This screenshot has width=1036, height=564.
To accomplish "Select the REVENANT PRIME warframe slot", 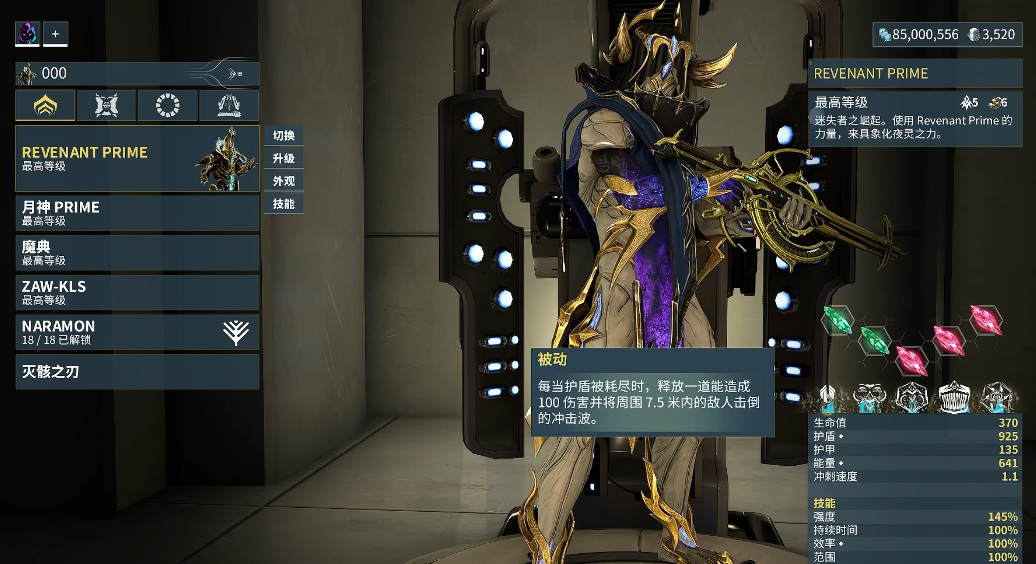I will pos(137,159).
